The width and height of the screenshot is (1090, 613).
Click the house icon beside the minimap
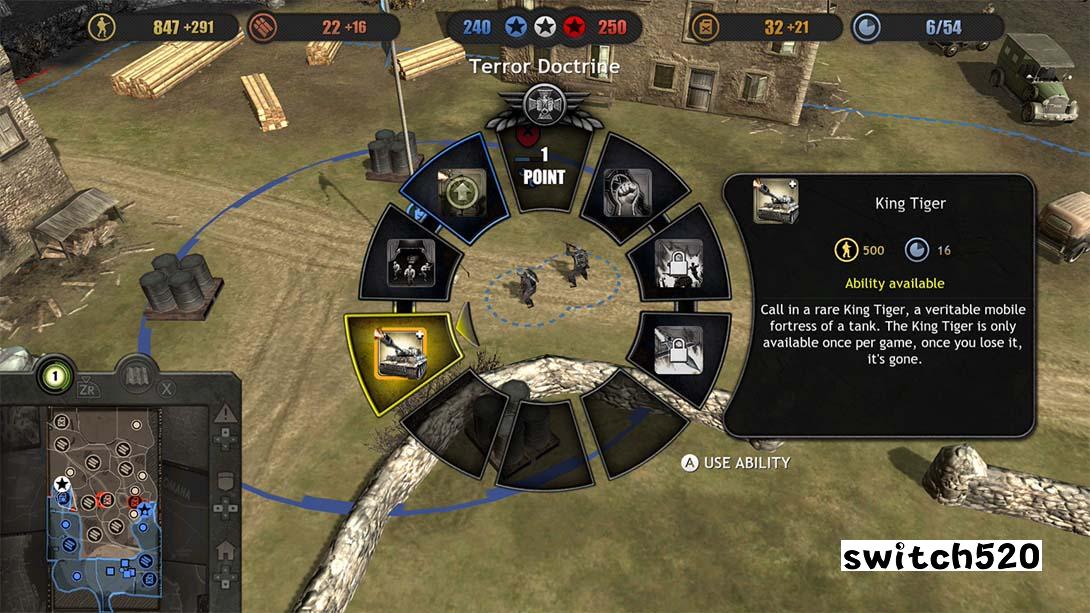point(225,549)
